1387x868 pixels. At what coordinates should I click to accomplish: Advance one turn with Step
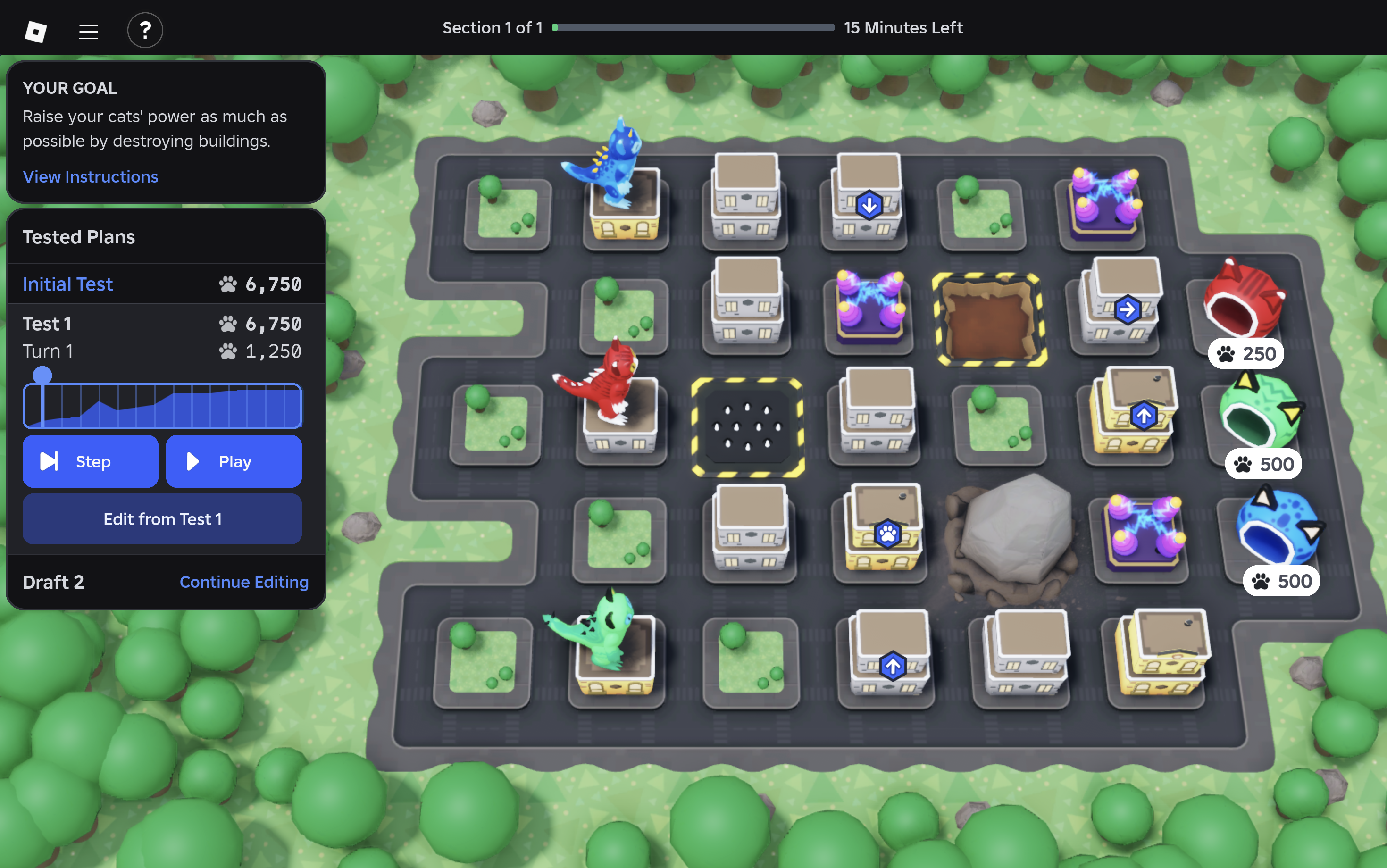point(90,461)
